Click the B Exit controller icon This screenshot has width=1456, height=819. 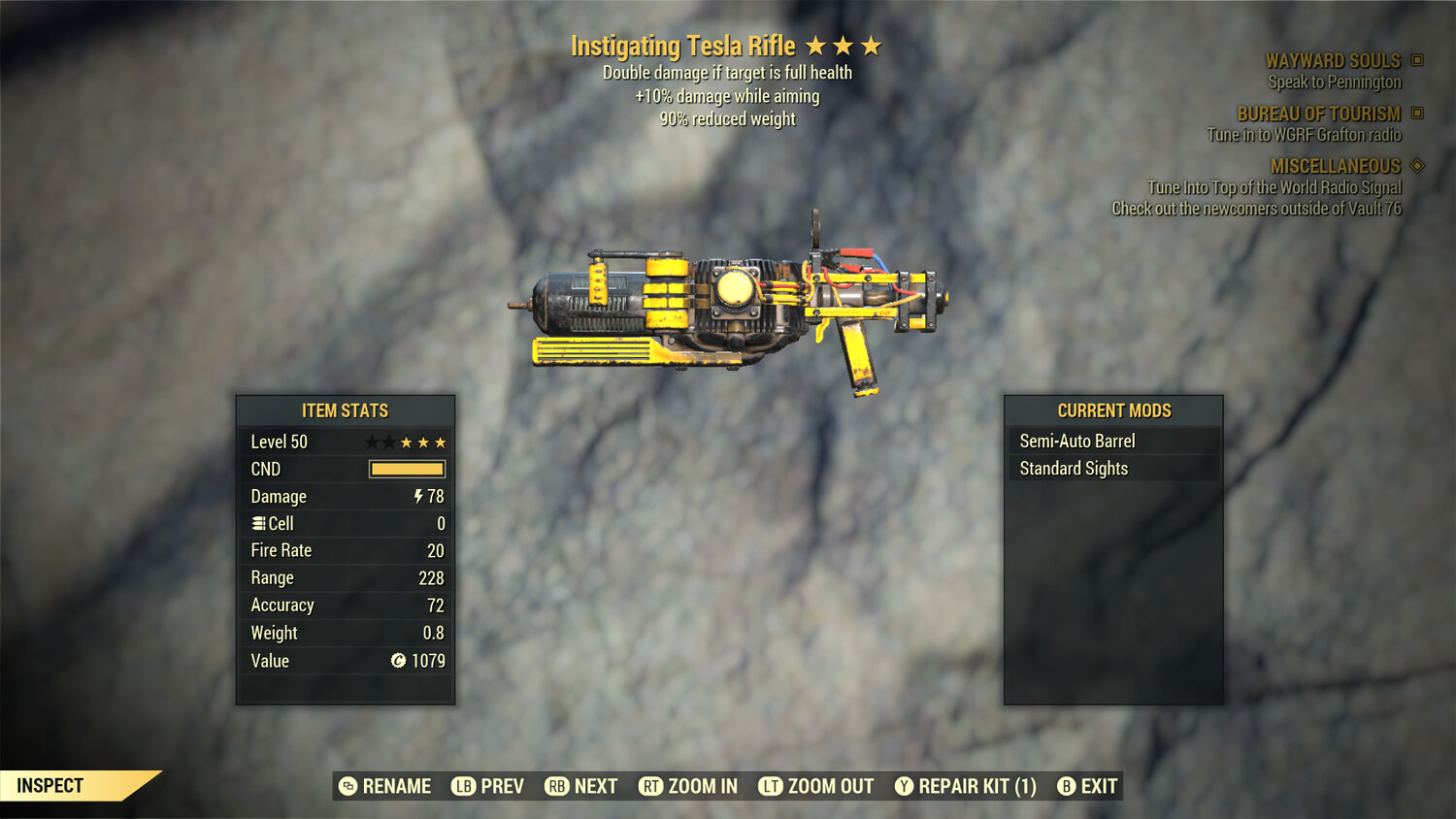click(x=1066, y=786)
